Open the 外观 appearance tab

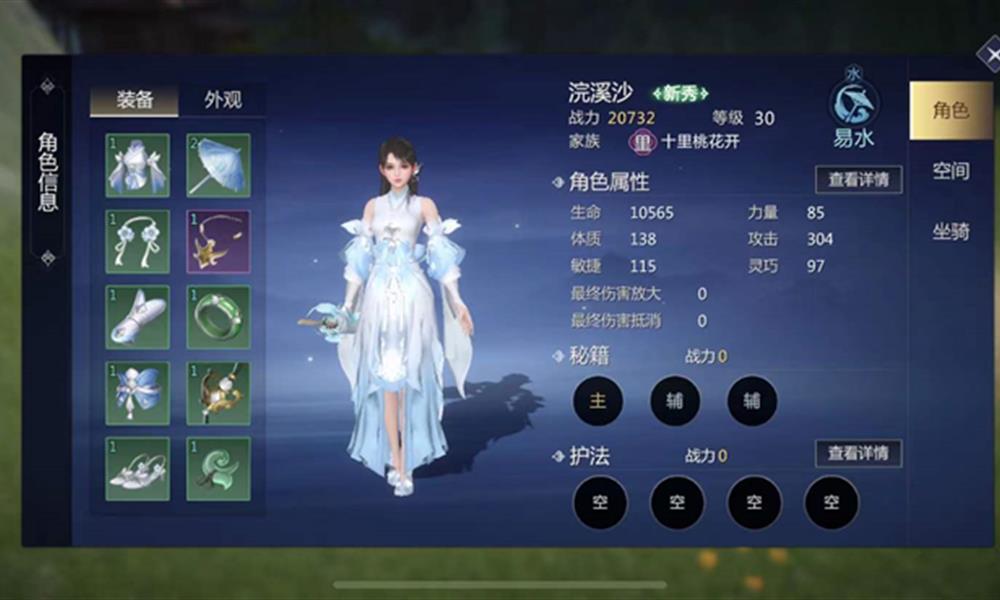pyautogui.click(x=222, y=100)
